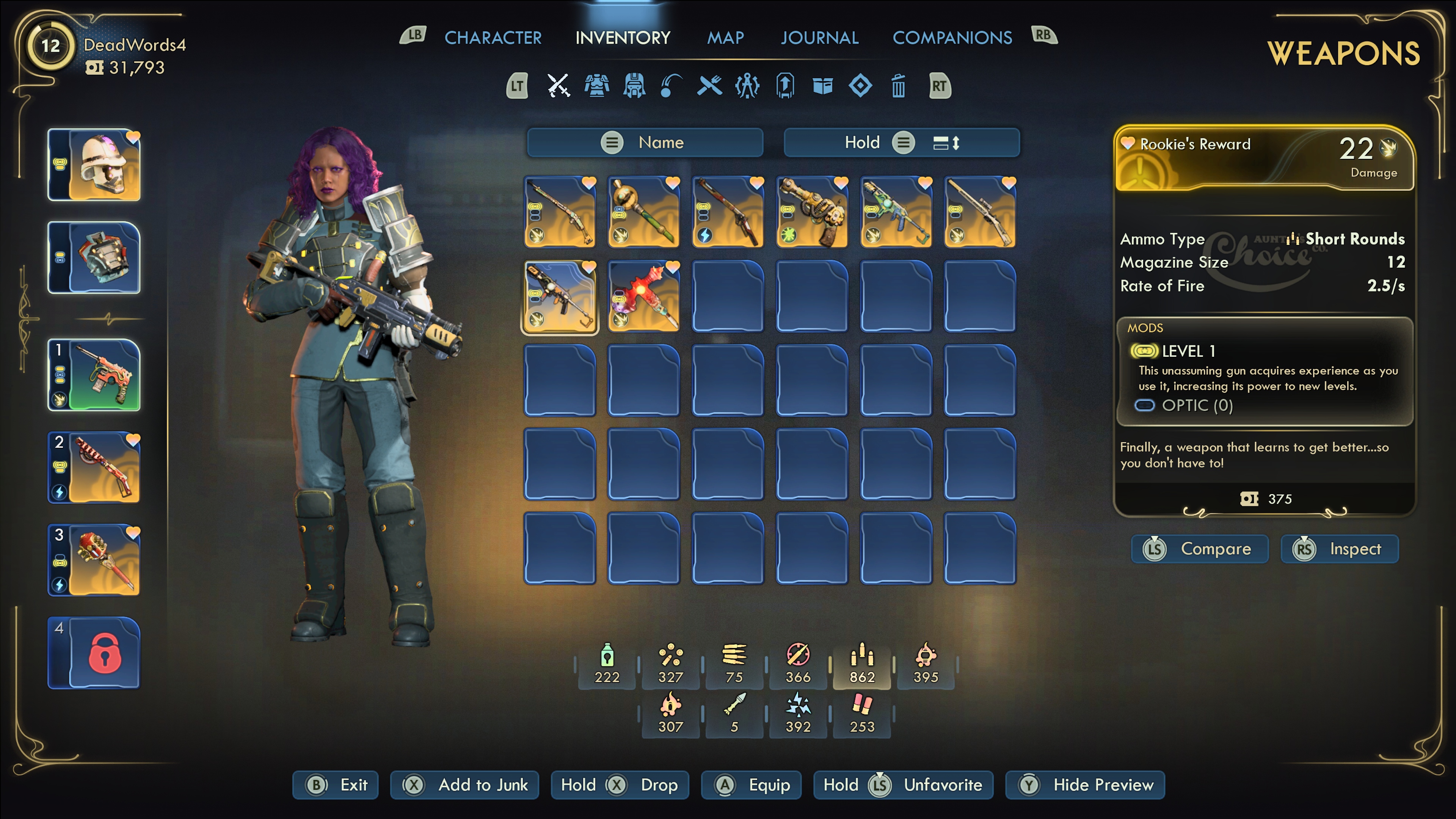The height and width of the screenshot is (819, 1456).
Task: Show the body armor category
Action: pyautogui.click(x=596, y=86)
